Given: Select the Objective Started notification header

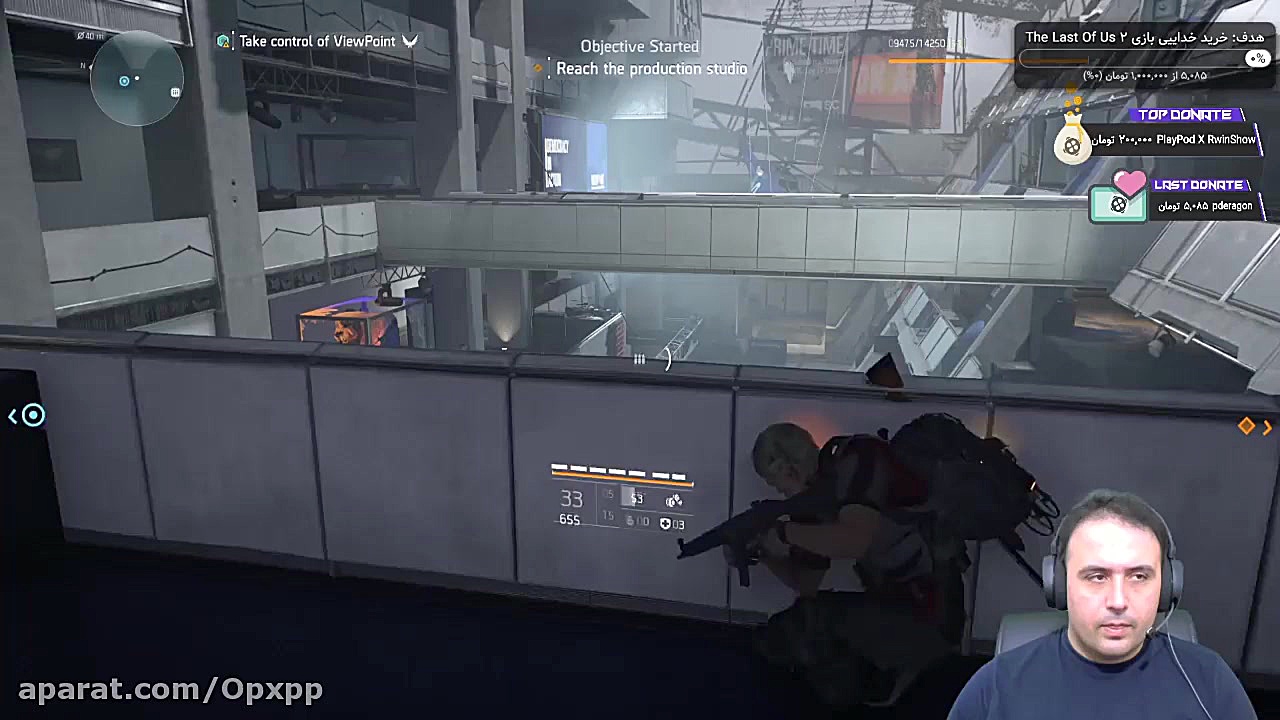Looking at the screenshot, I should [639, 46].
